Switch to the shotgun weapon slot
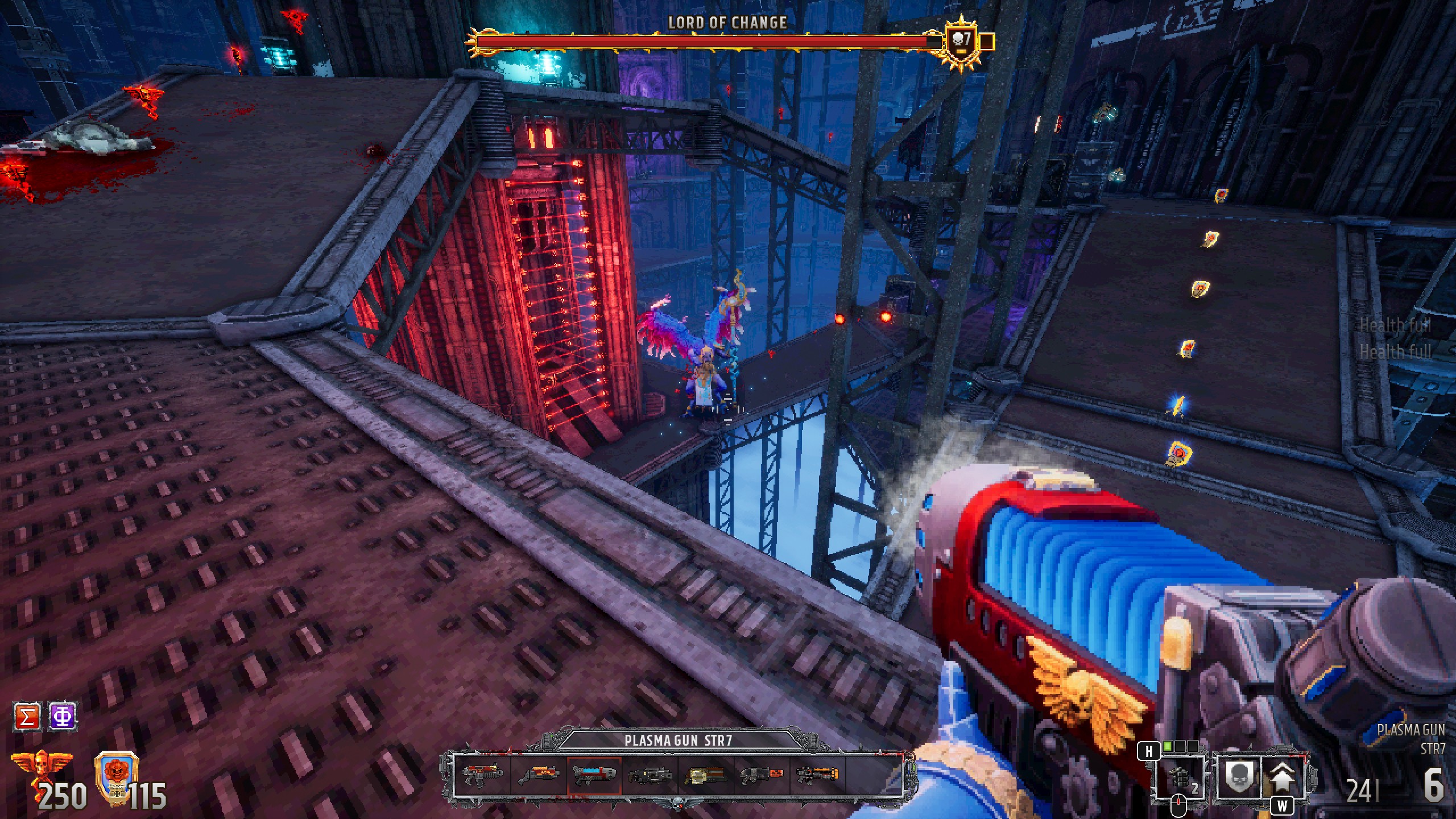 (x=539, y=775)
